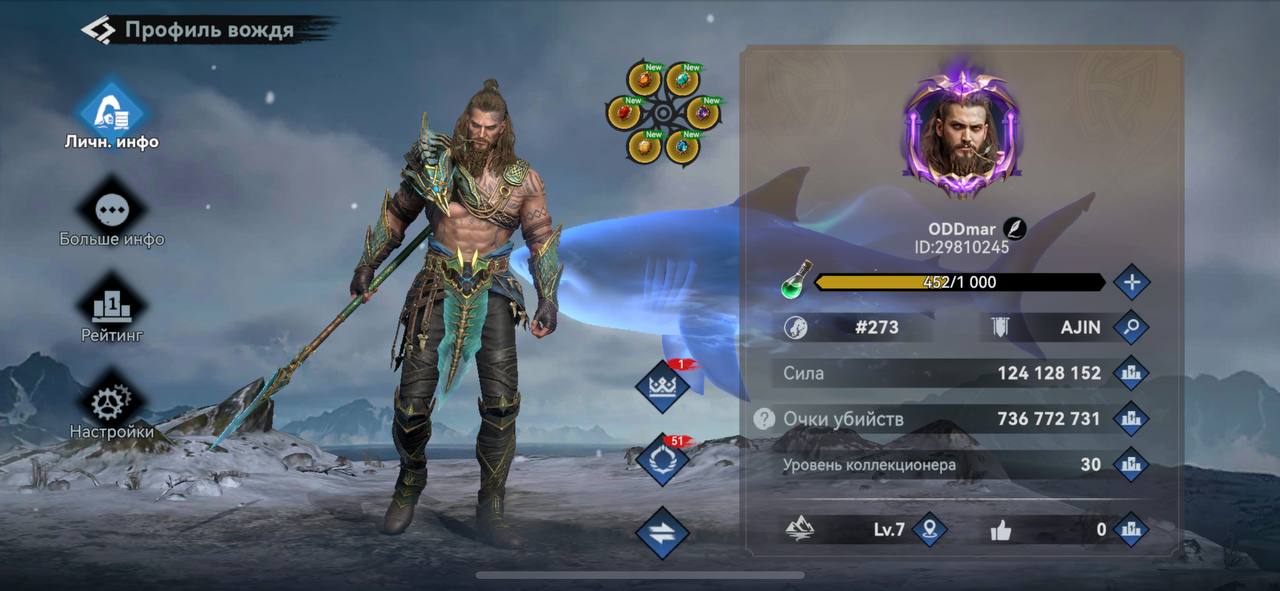1280x591 pixels.
Task: Open the Очки убийств ranking chart
Action: [x=1131, y=418]
